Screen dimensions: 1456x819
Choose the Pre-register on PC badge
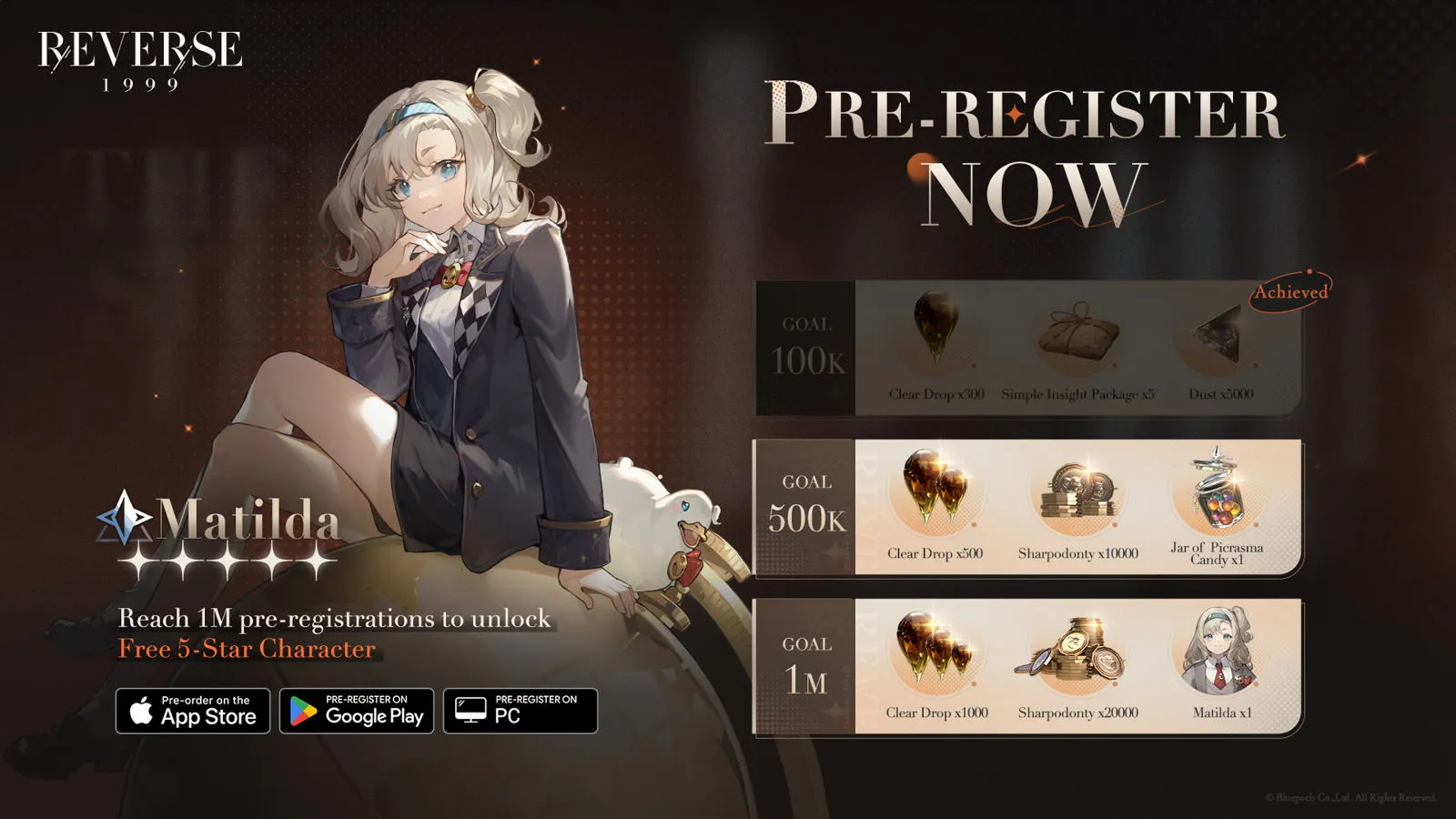(521, 711)
